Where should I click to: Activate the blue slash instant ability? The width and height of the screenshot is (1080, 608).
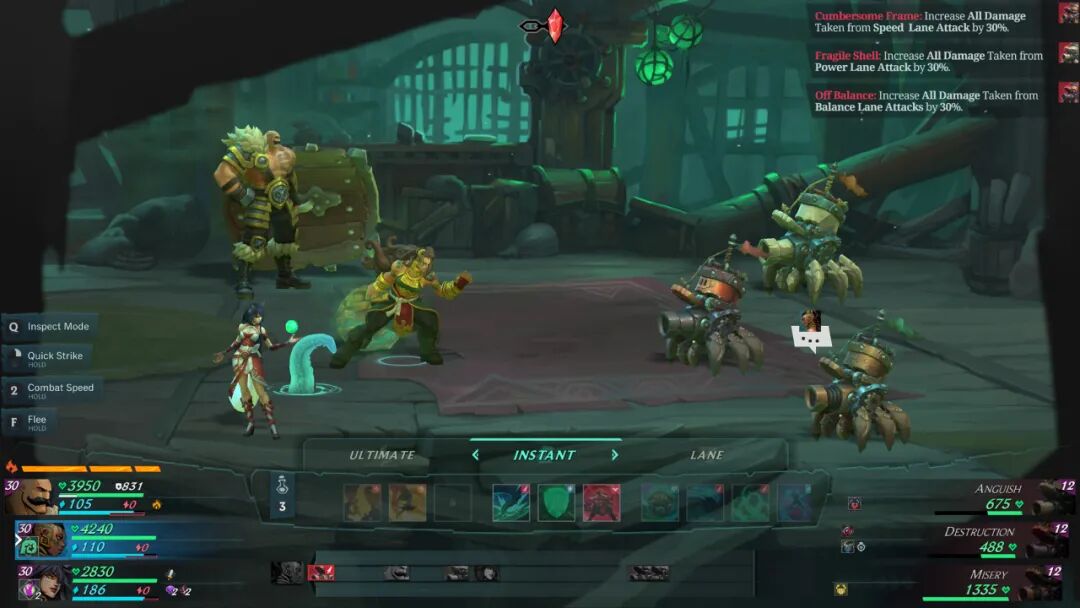511,502
